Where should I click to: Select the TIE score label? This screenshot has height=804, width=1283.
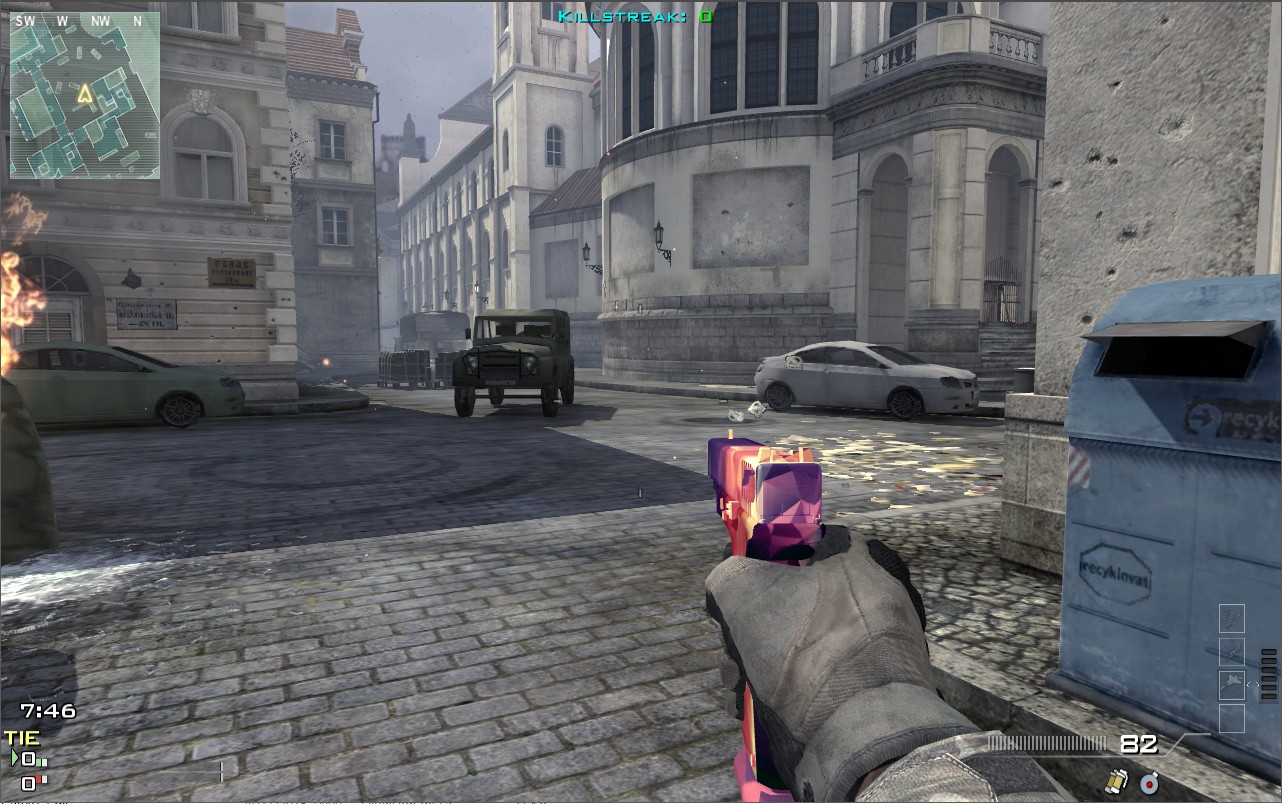pyautogui.click(x=22, y=738)
